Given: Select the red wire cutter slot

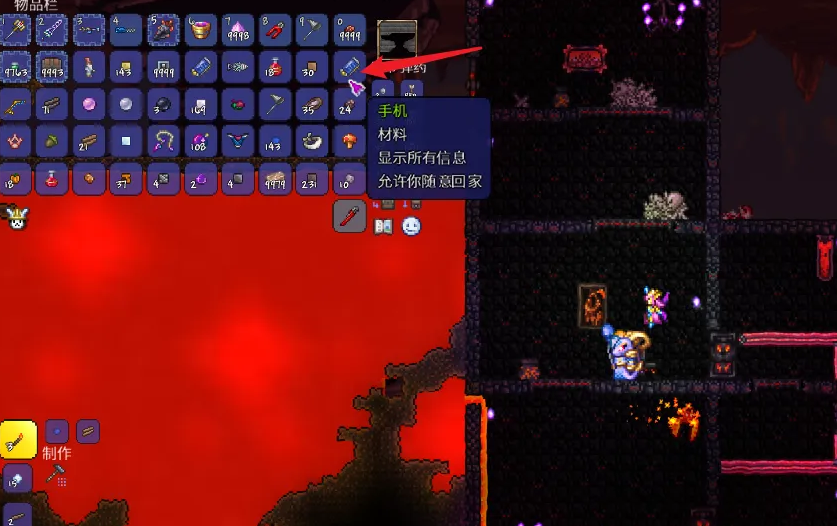Looking at the screenshot, I should (275, 29).
